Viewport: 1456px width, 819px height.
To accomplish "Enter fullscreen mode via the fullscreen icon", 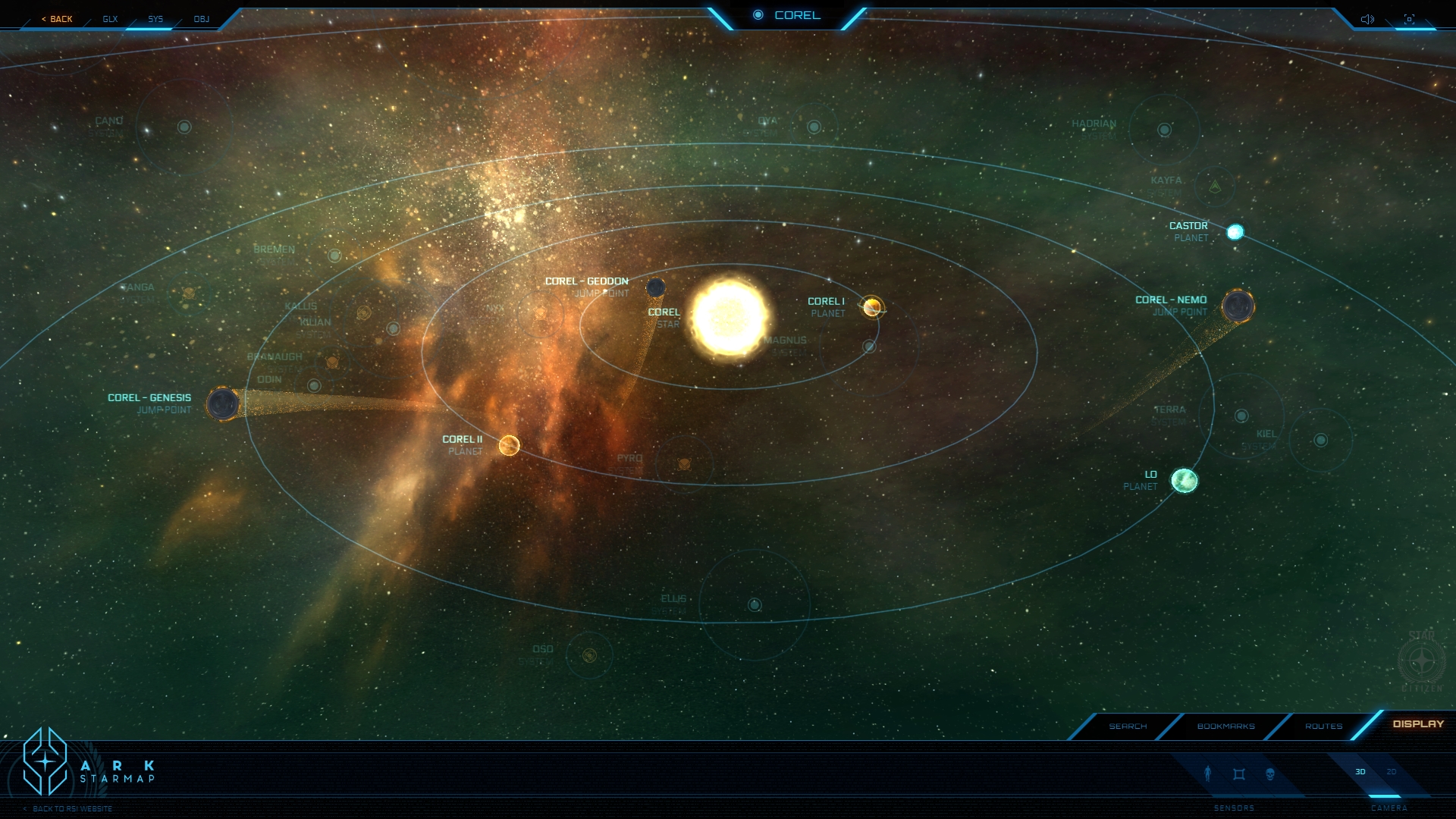I will point(1409,19).
